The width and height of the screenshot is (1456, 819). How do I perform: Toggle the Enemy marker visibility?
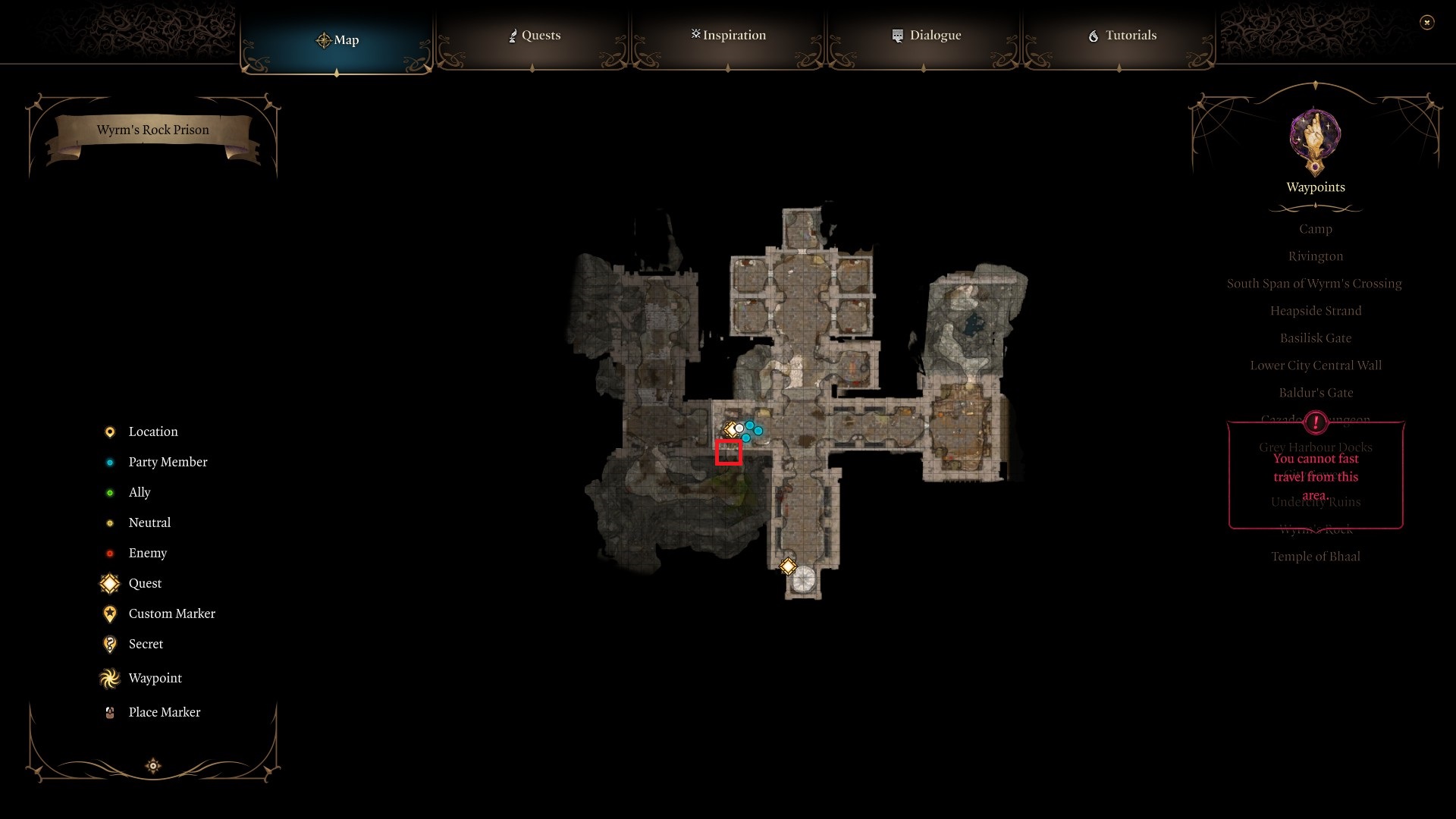click(x=109, y=553)
